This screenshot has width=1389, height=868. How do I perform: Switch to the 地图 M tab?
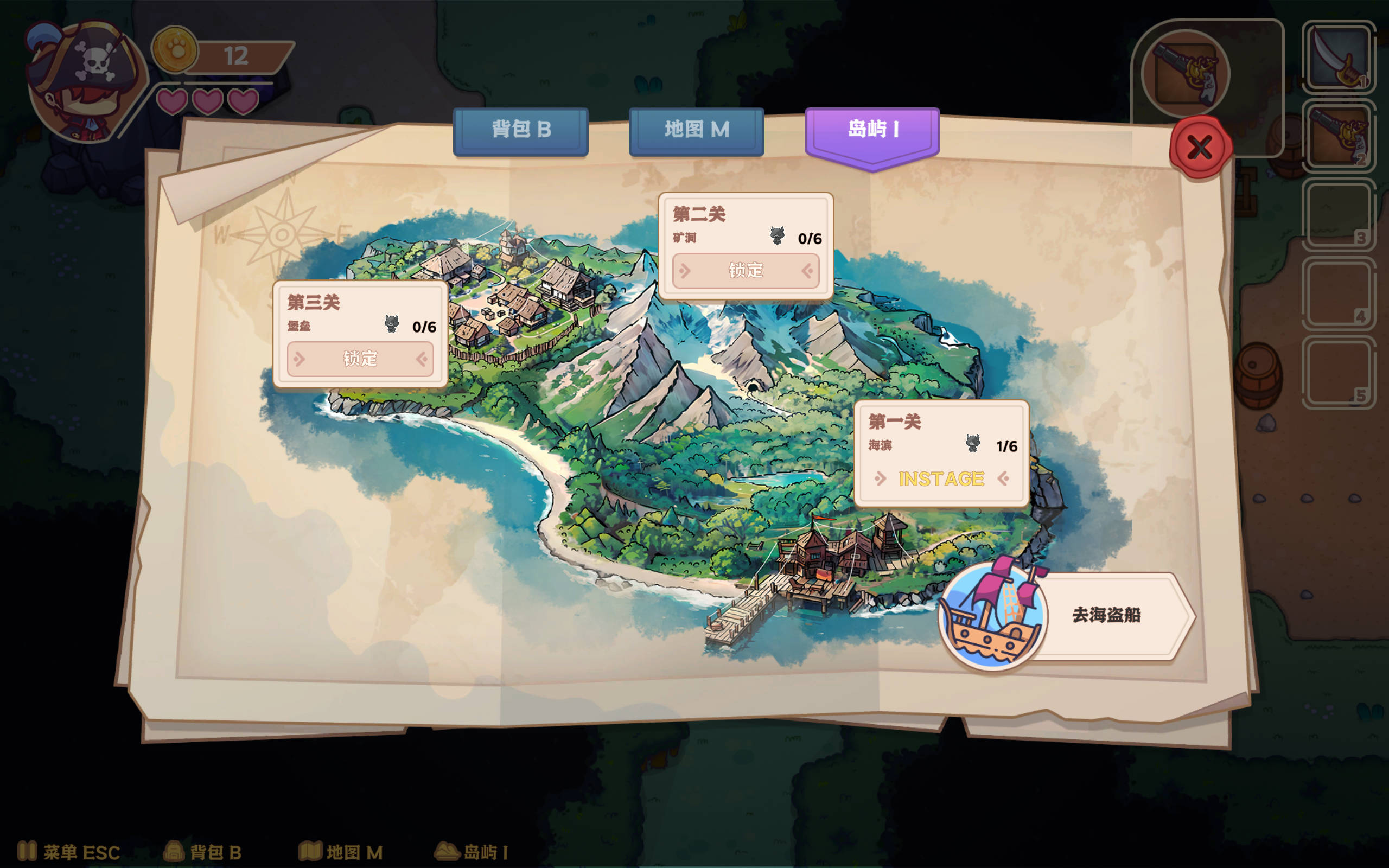tap(696, 131)
